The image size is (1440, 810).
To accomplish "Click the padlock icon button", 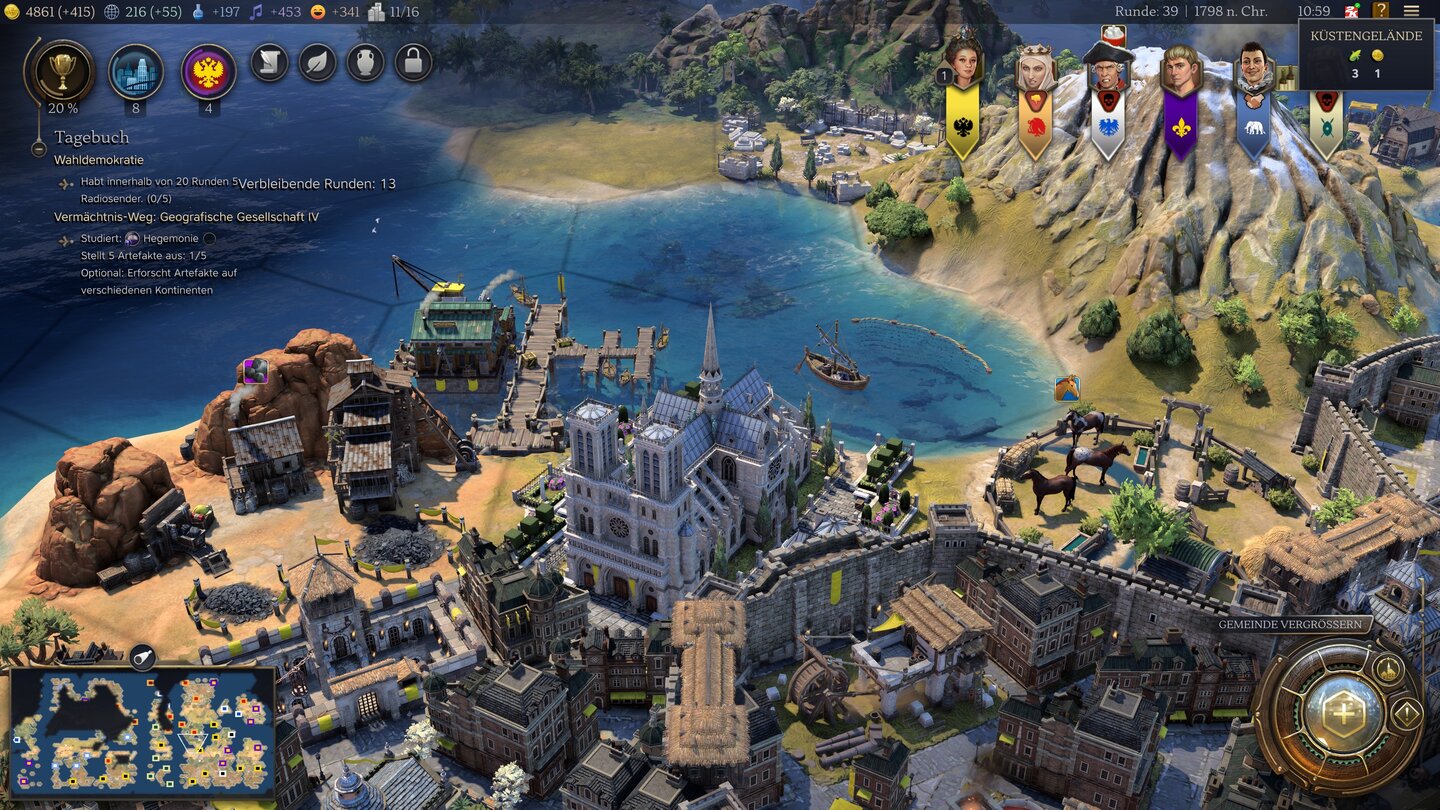I will tap(414, 63).
